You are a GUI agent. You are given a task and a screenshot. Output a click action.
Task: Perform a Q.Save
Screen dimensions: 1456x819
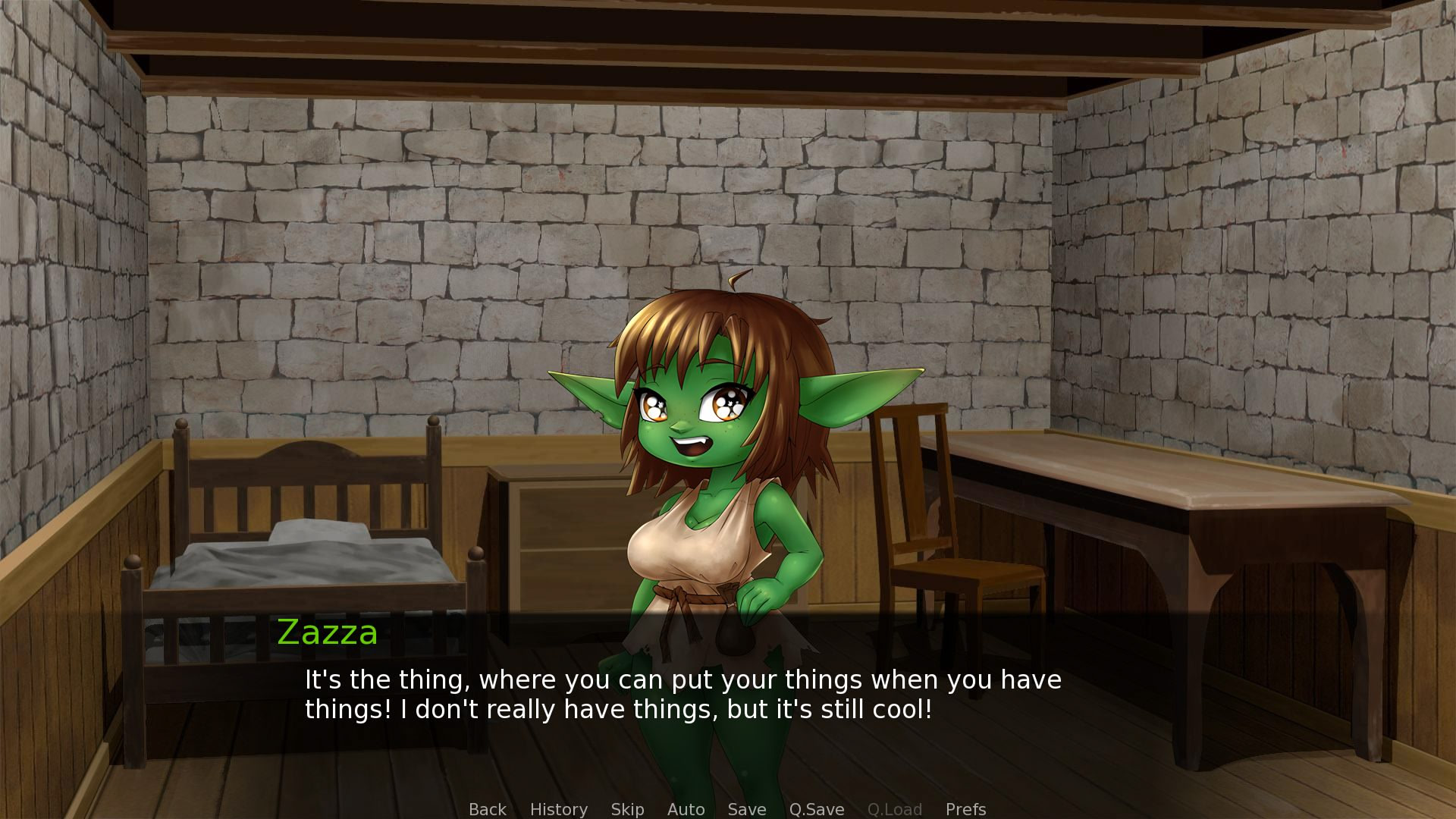click(x=816, y=809)
